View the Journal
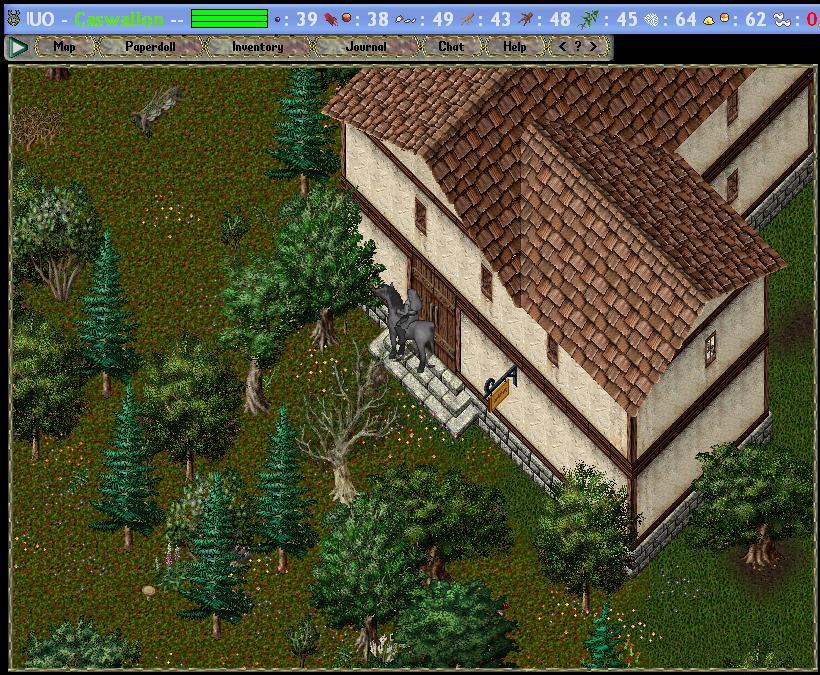Viewport: 820px width, 675px height. tap(366, 46)
